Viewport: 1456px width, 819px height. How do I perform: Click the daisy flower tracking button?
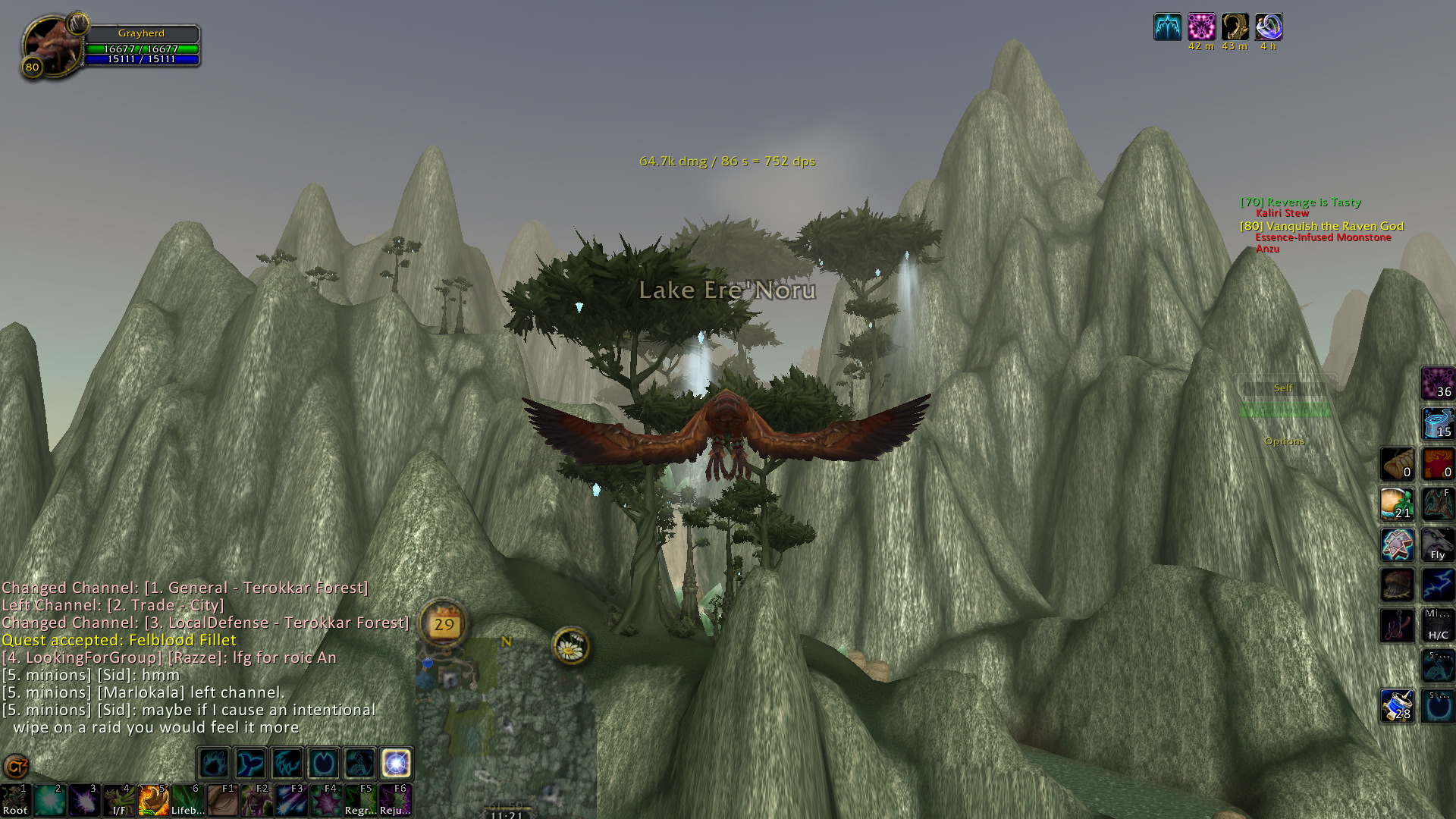pyautogui.click(x=570, y=646)
